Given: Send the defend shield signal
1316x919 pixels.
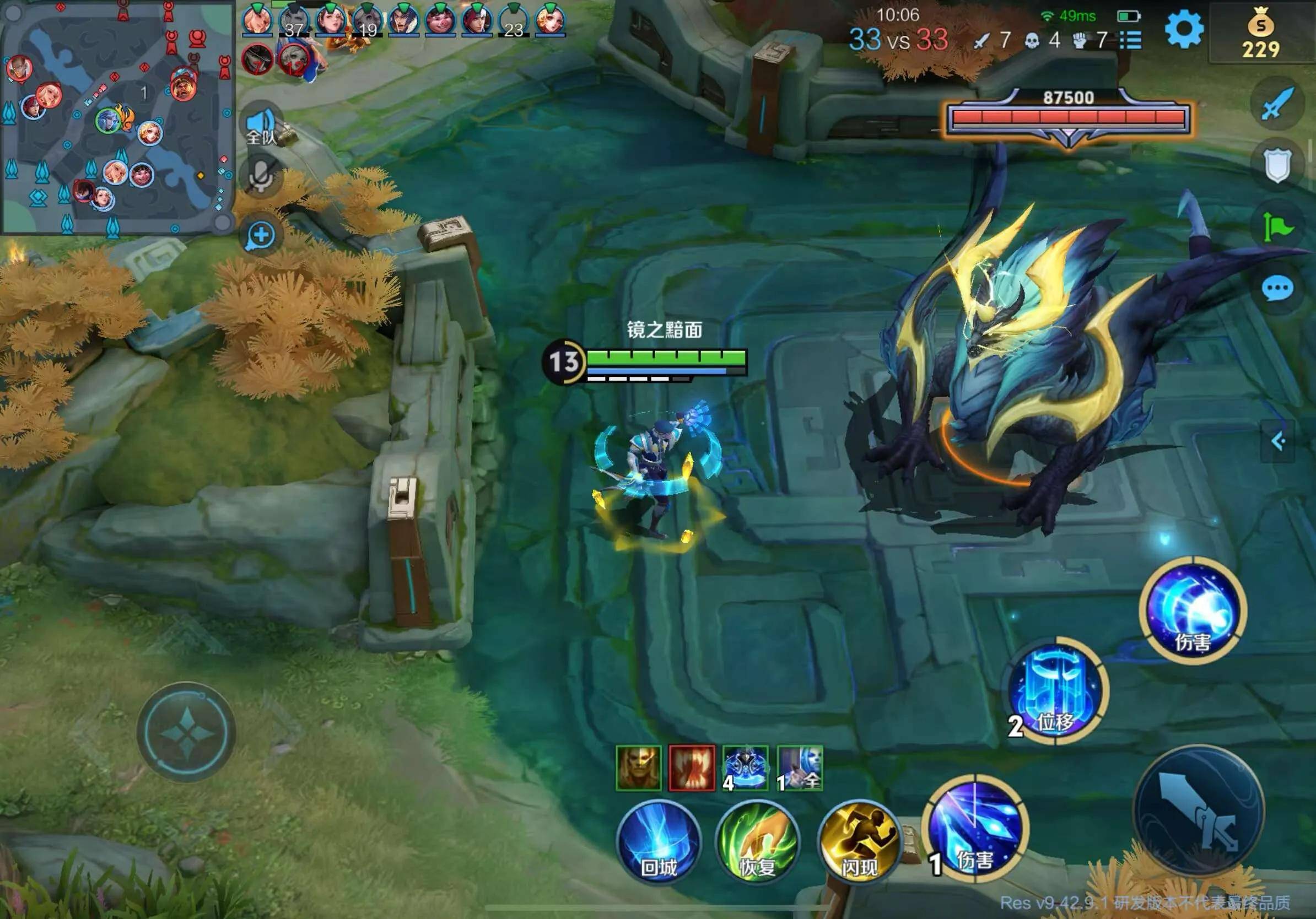Looking at the screenshot, I should click(1277, 165).
